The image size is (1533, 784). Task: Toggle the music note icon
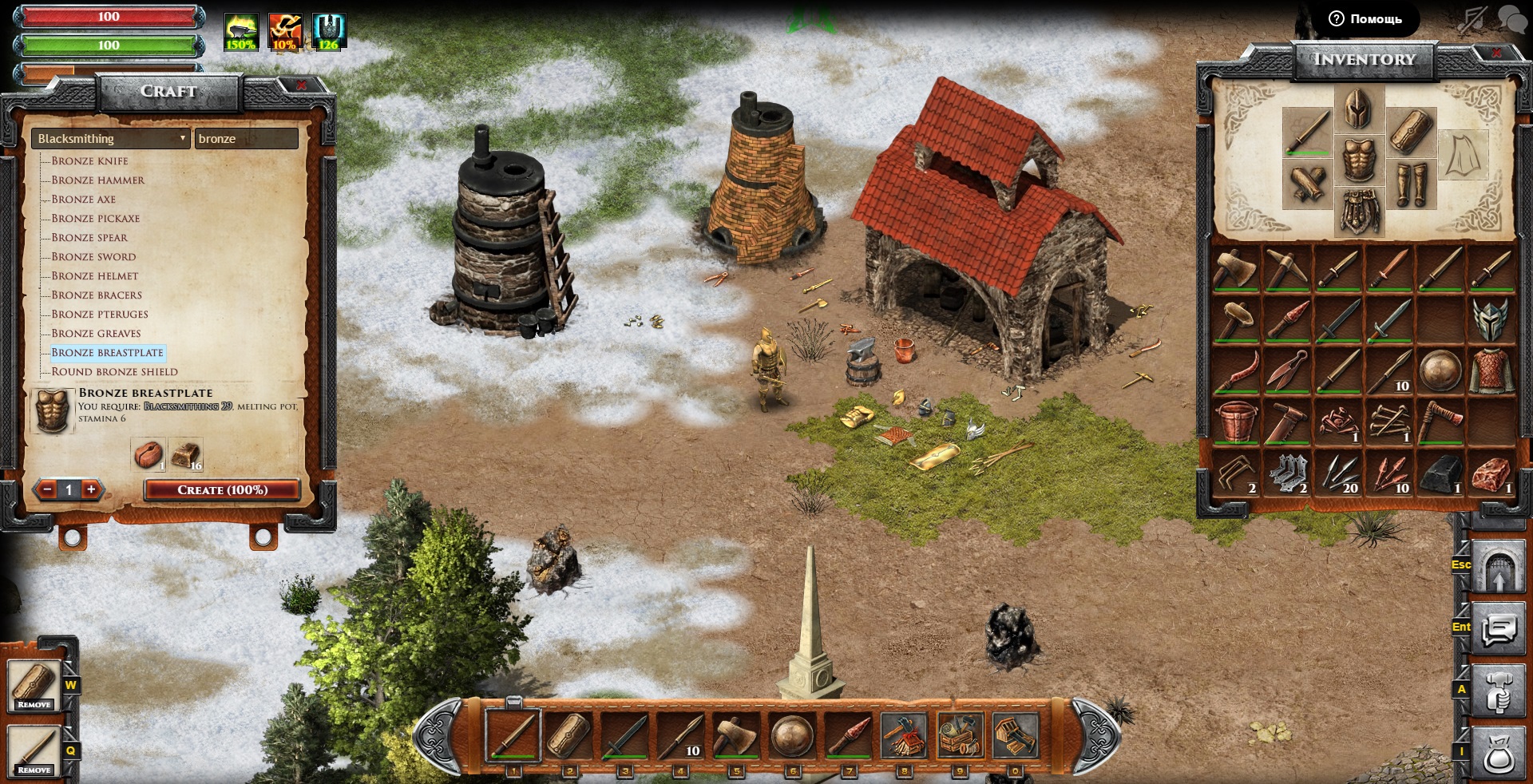point(1472,19)
